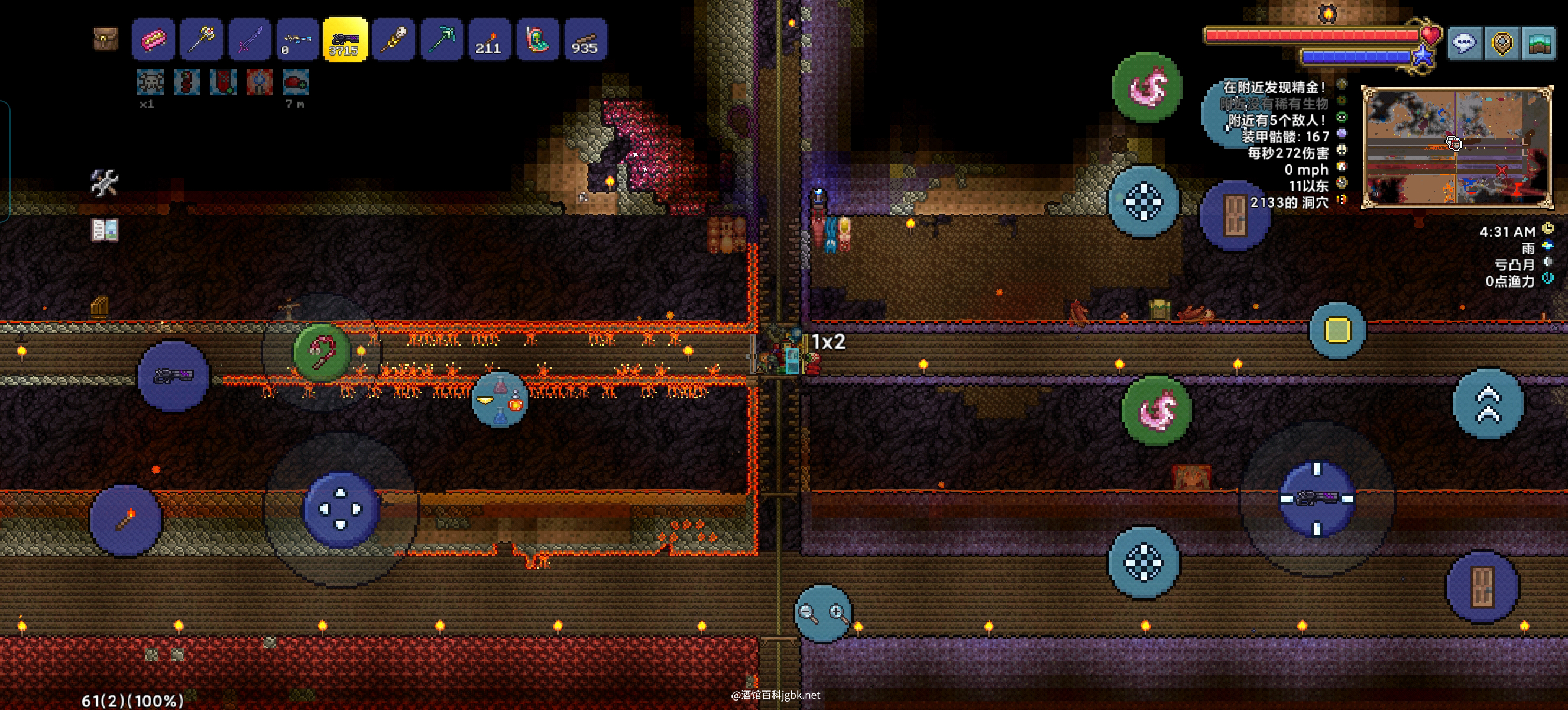Select the highlighted gun slot showing 3715

[x=345, y=40]
